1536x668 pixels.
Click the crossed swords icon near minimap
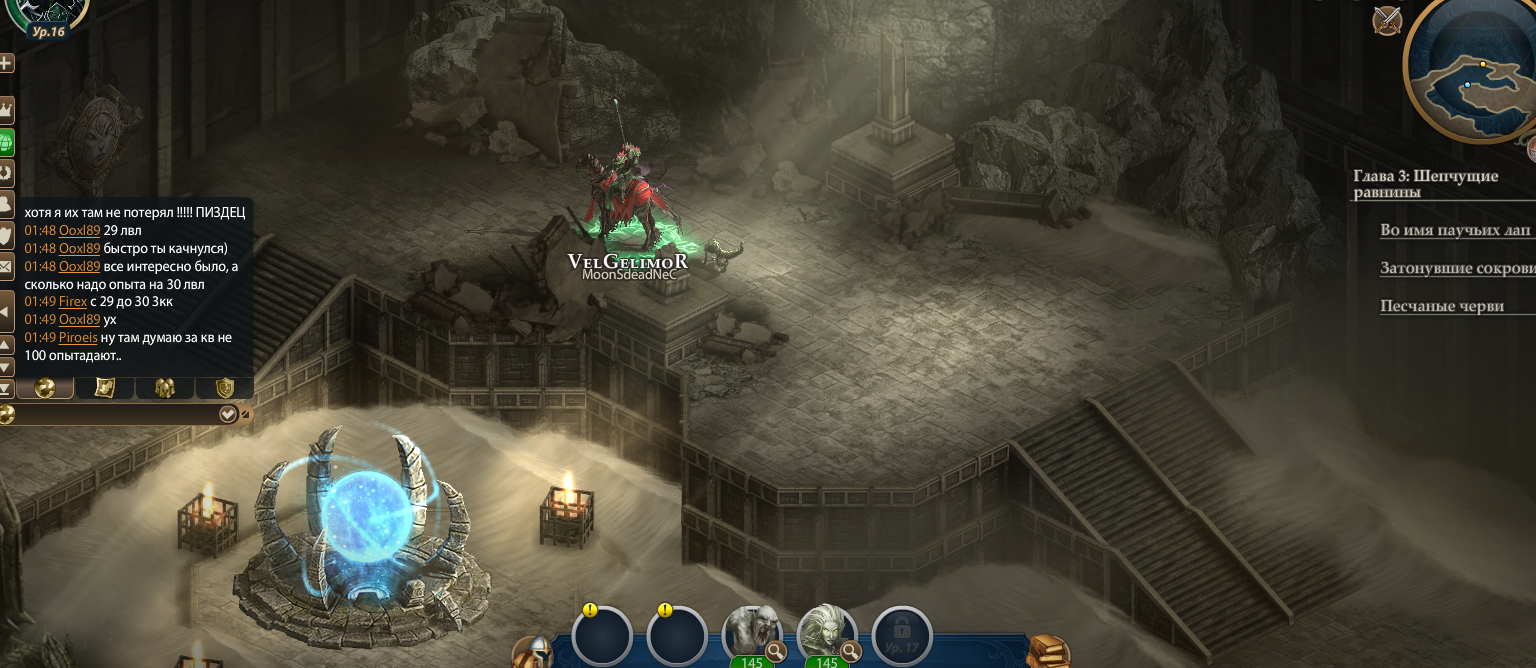[x=1387, y=20]
